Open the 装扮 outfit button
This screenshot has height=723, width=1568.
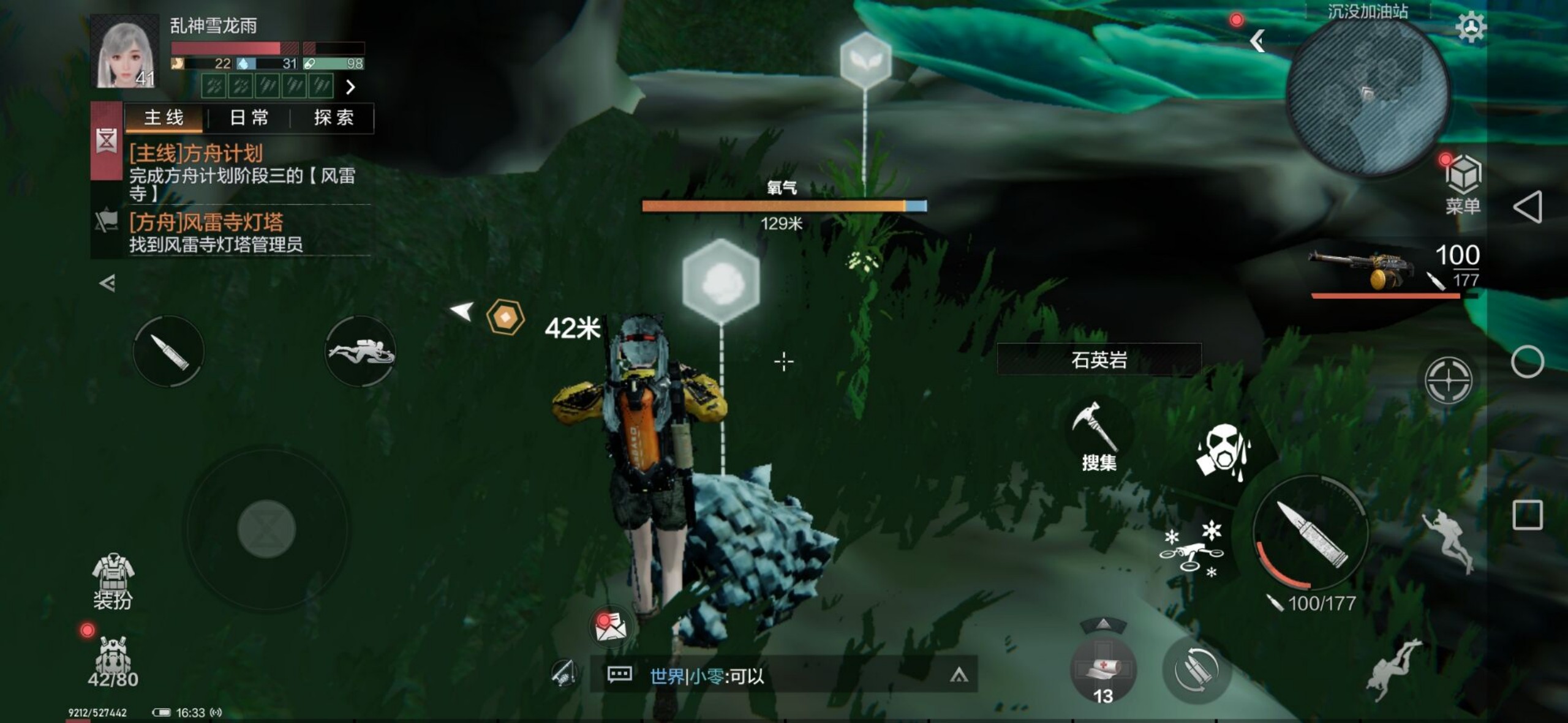[113, 582]
